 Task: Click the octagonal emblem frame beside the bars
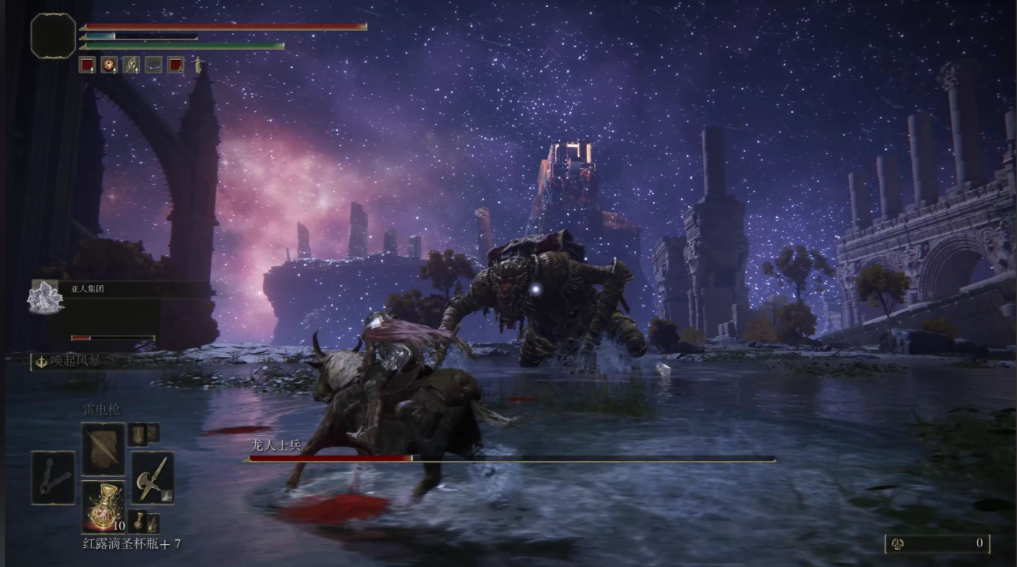point(53,35)
